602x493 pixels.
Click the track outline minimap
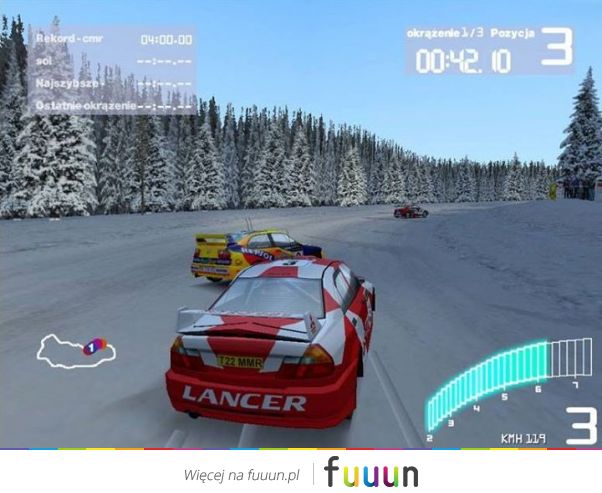point(76,348)
